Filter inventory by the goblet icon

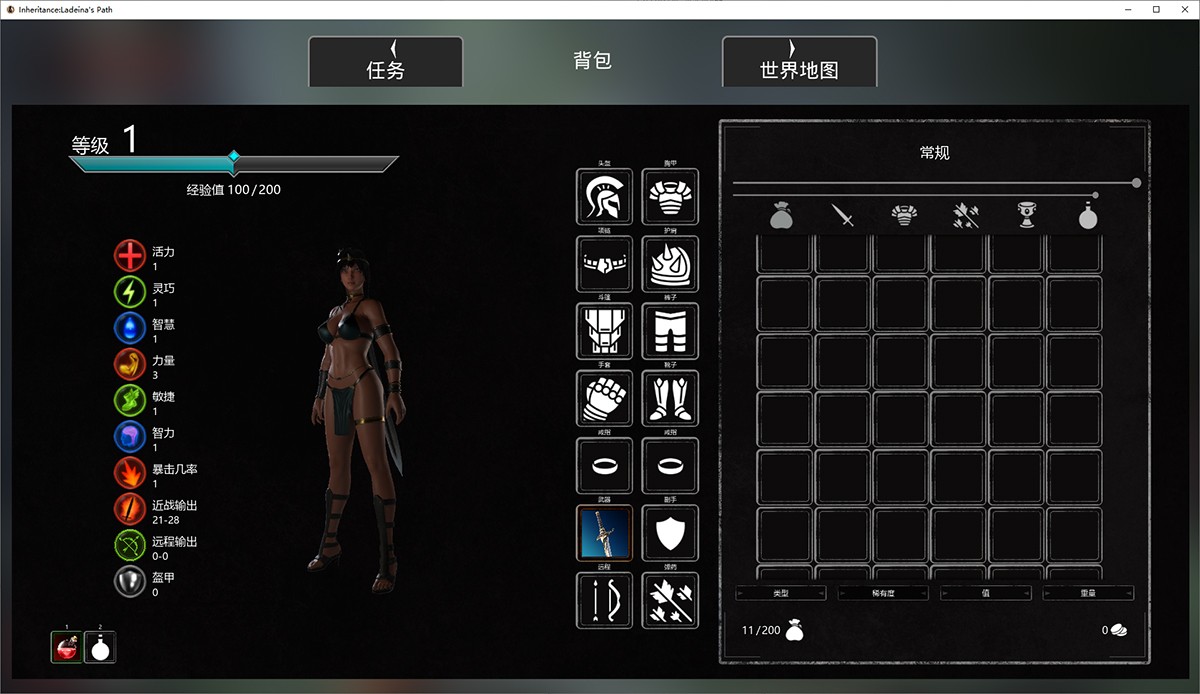(x=1026, y=215)
